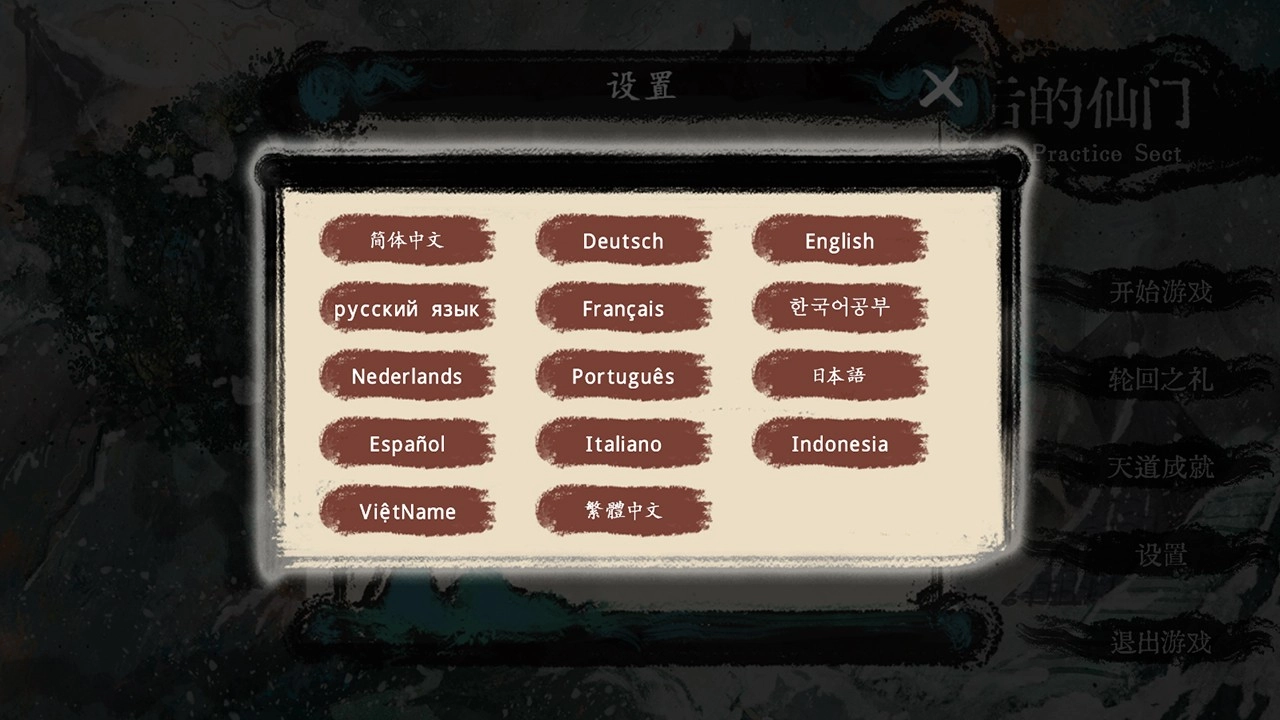Switch language to Indonesia
Image resolution: width=1280 pixels, height=720 pixels.
coord(840,443)
